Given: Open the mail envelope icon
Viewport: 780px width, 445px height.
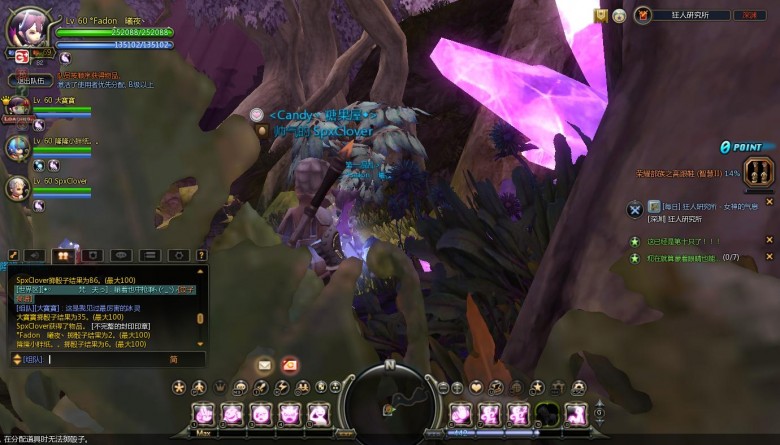Looking at the screenshot, I should [x=263, y=365].
